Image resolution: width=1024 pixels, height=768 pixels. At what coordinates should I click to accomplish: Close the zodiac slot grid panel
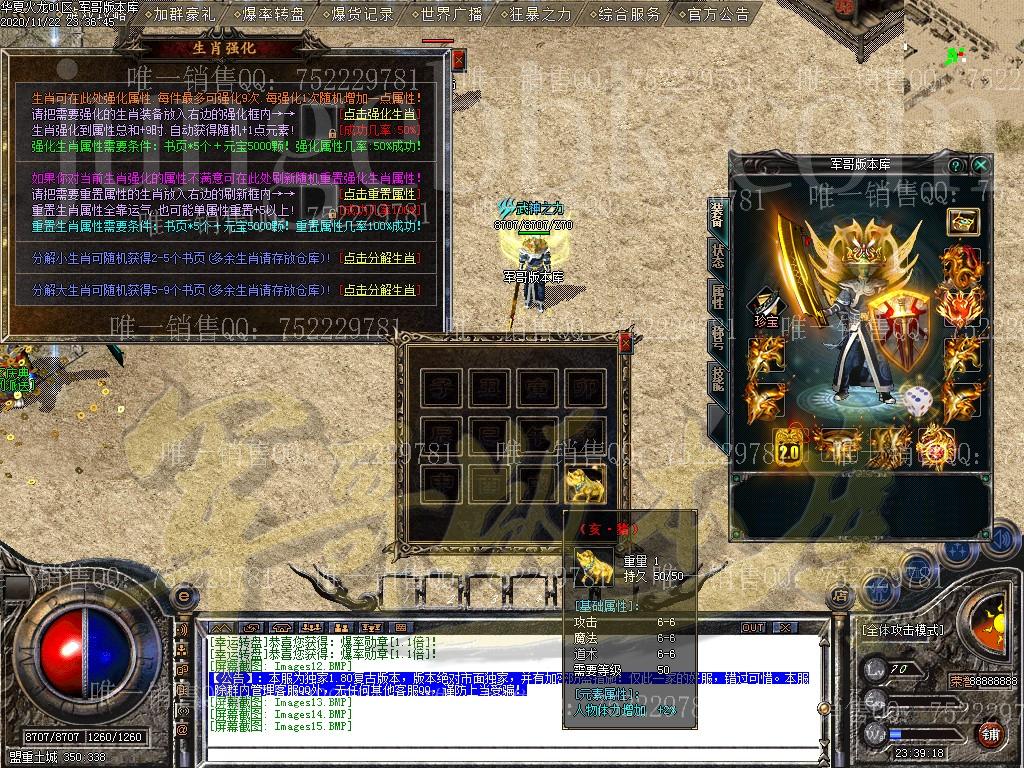point(626,343)
